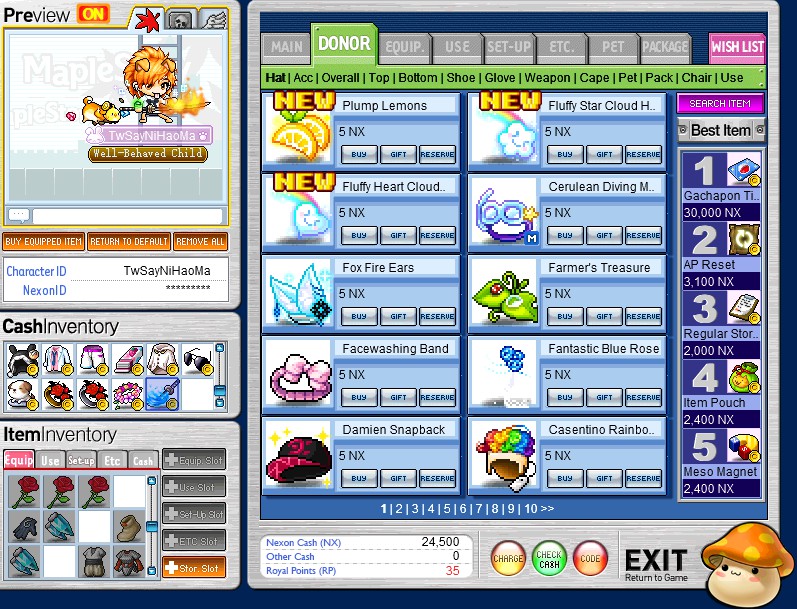This screenshot has width=797, height=609.
Task: Toggle the Preview ON switch
Action: click(x=93, y=14)
